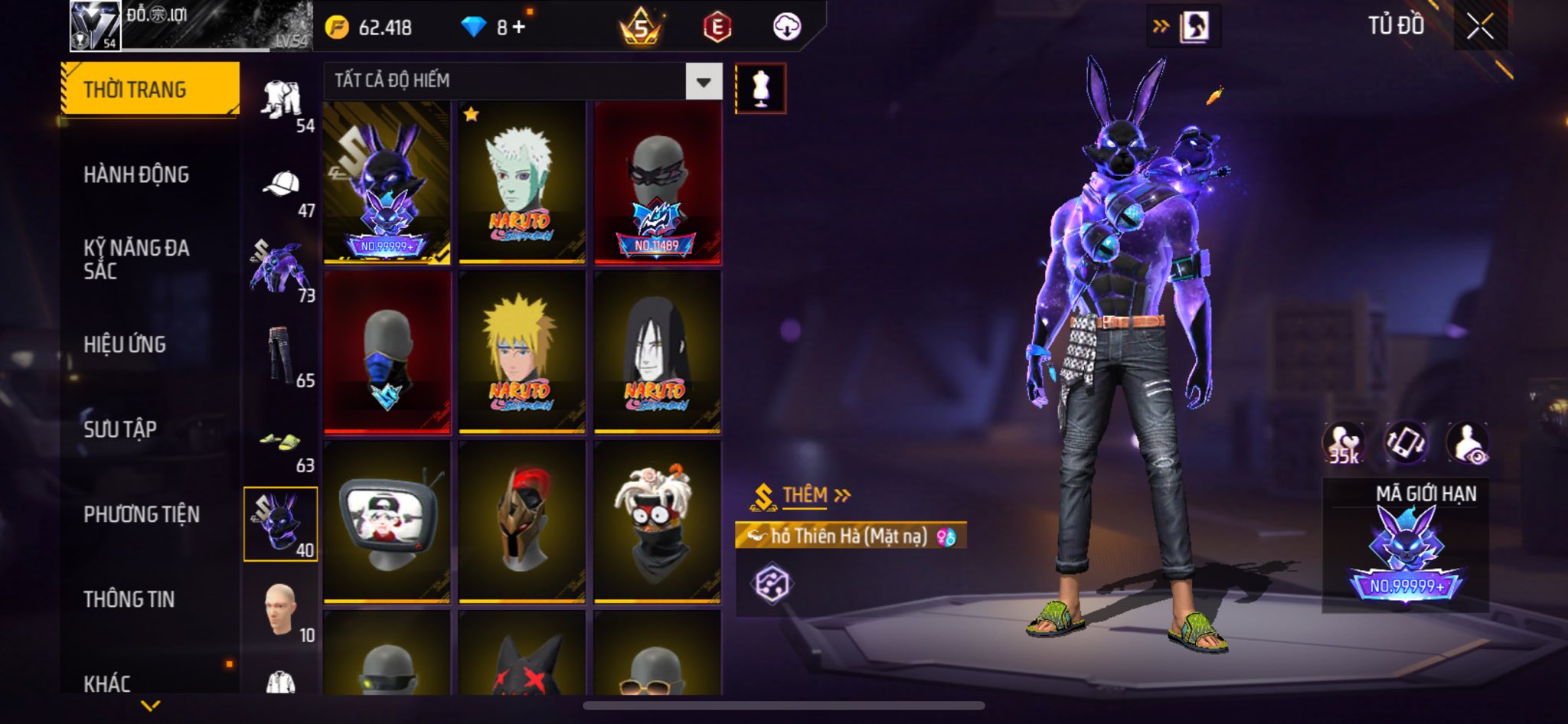Select the TV-screen head mask item
The height and width of the screenshot is (724, 1568).
(x=387, y=522)
